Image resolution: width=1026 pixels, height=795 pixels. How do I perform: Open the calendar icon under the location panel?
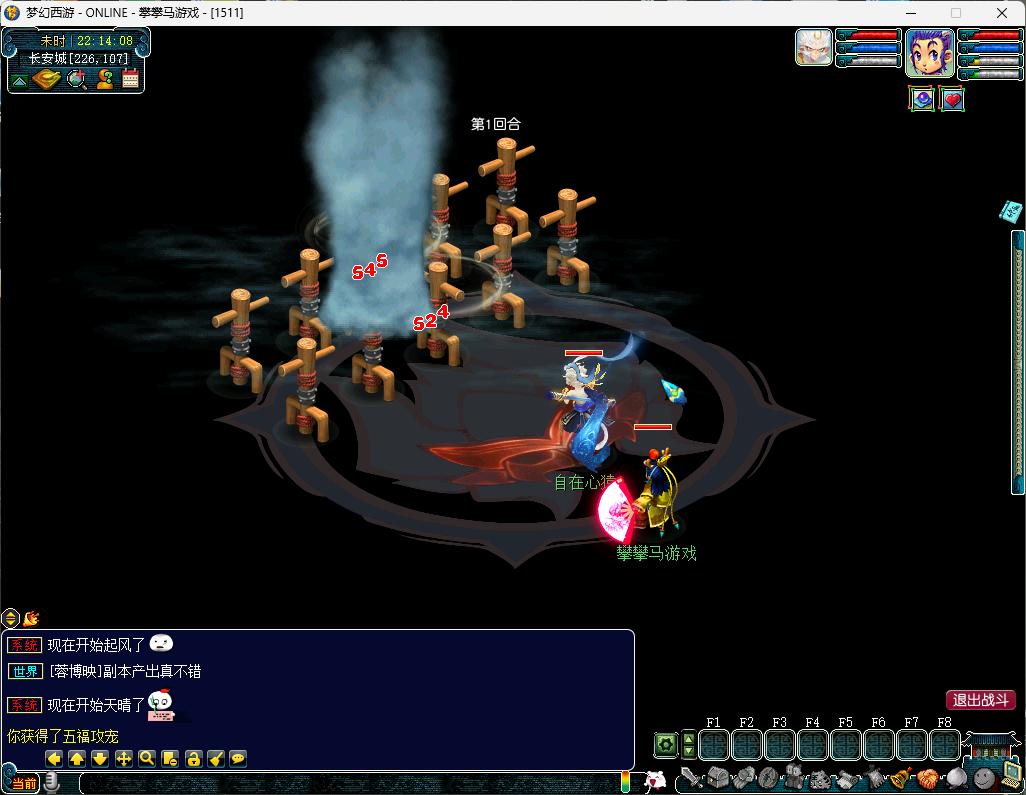130,79
